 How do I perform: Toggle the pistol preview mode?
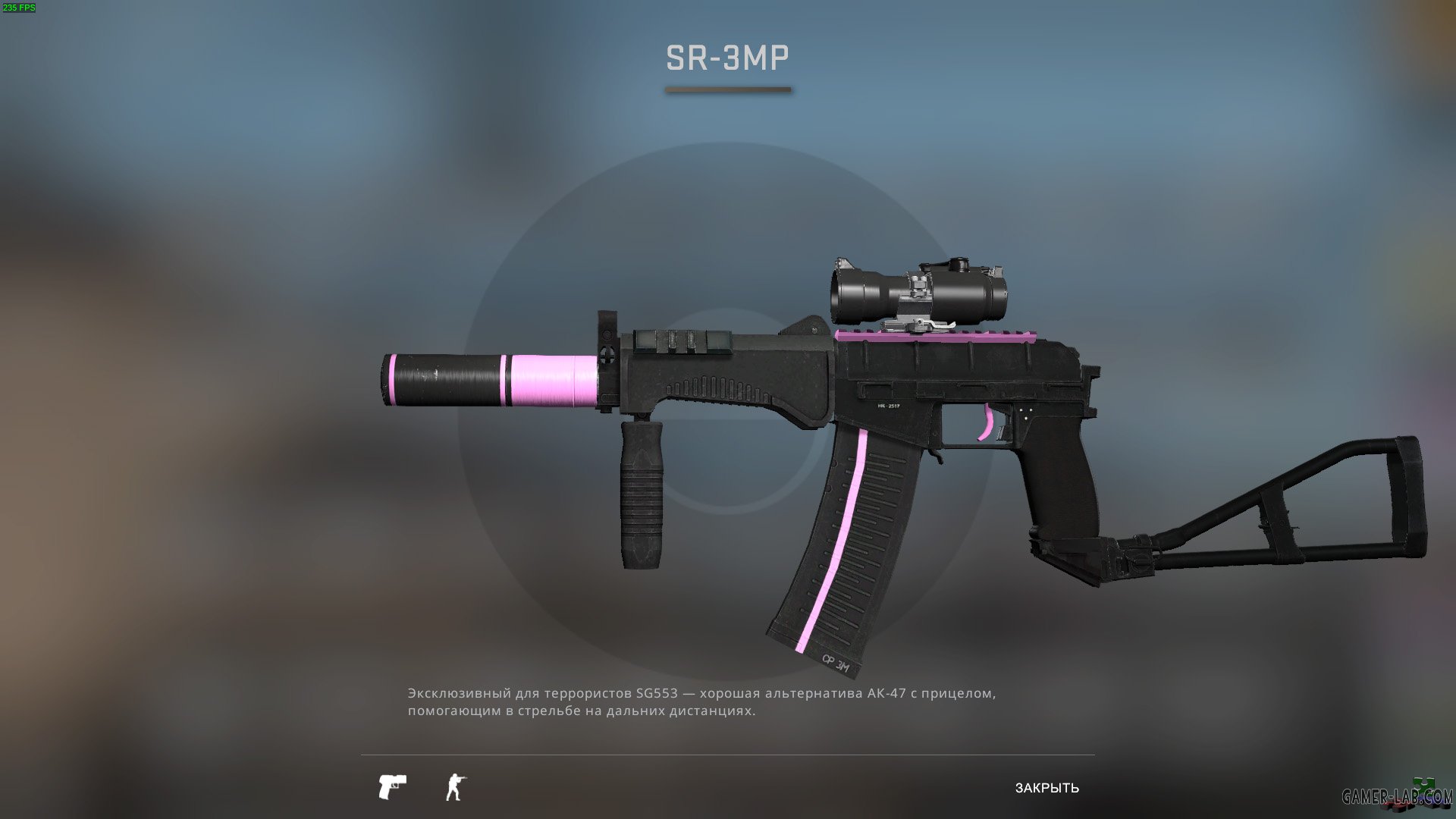pyautogui.click(x=392, y=787)
